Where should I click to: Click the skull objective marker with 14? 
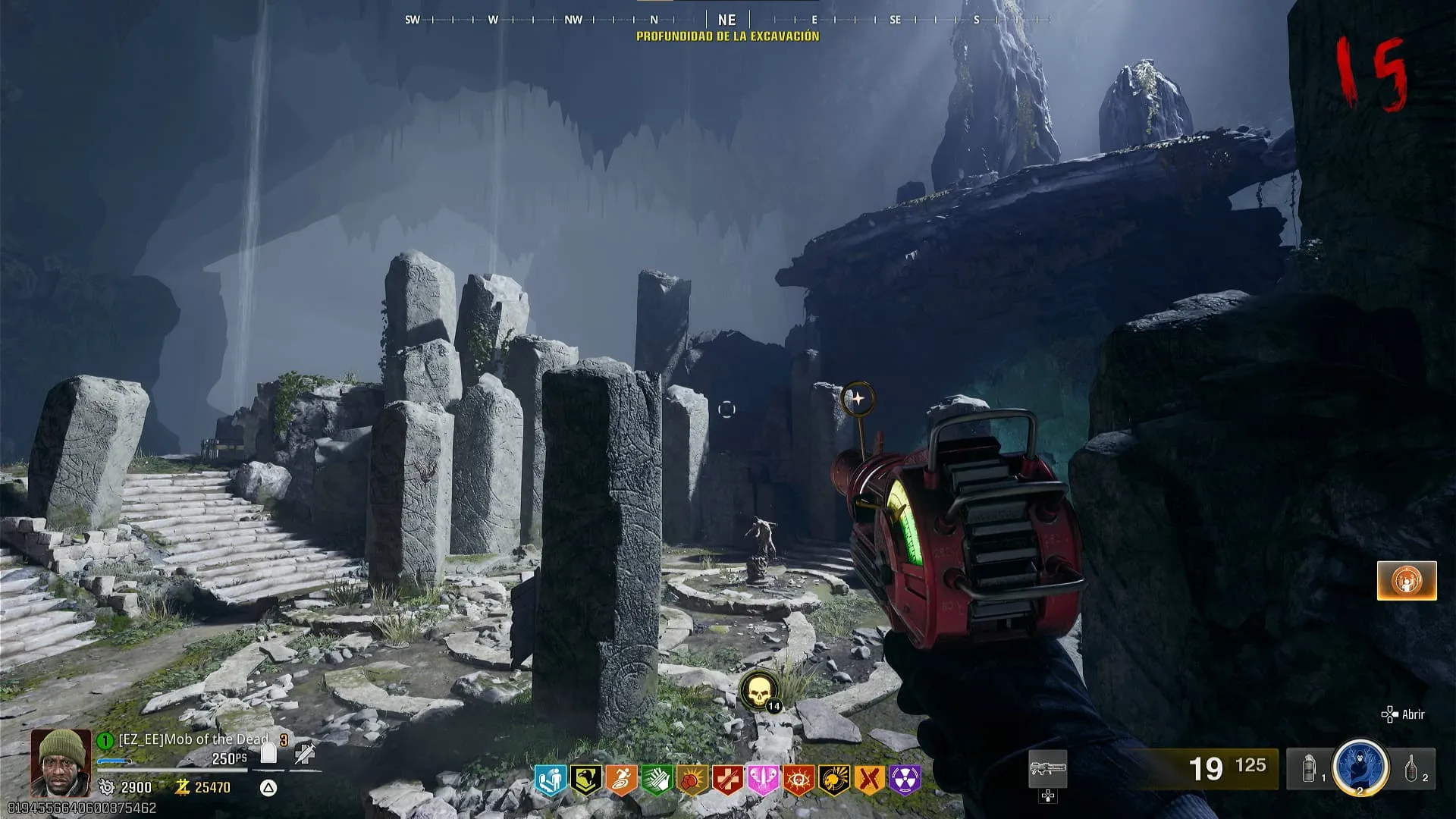pos(758,692)
